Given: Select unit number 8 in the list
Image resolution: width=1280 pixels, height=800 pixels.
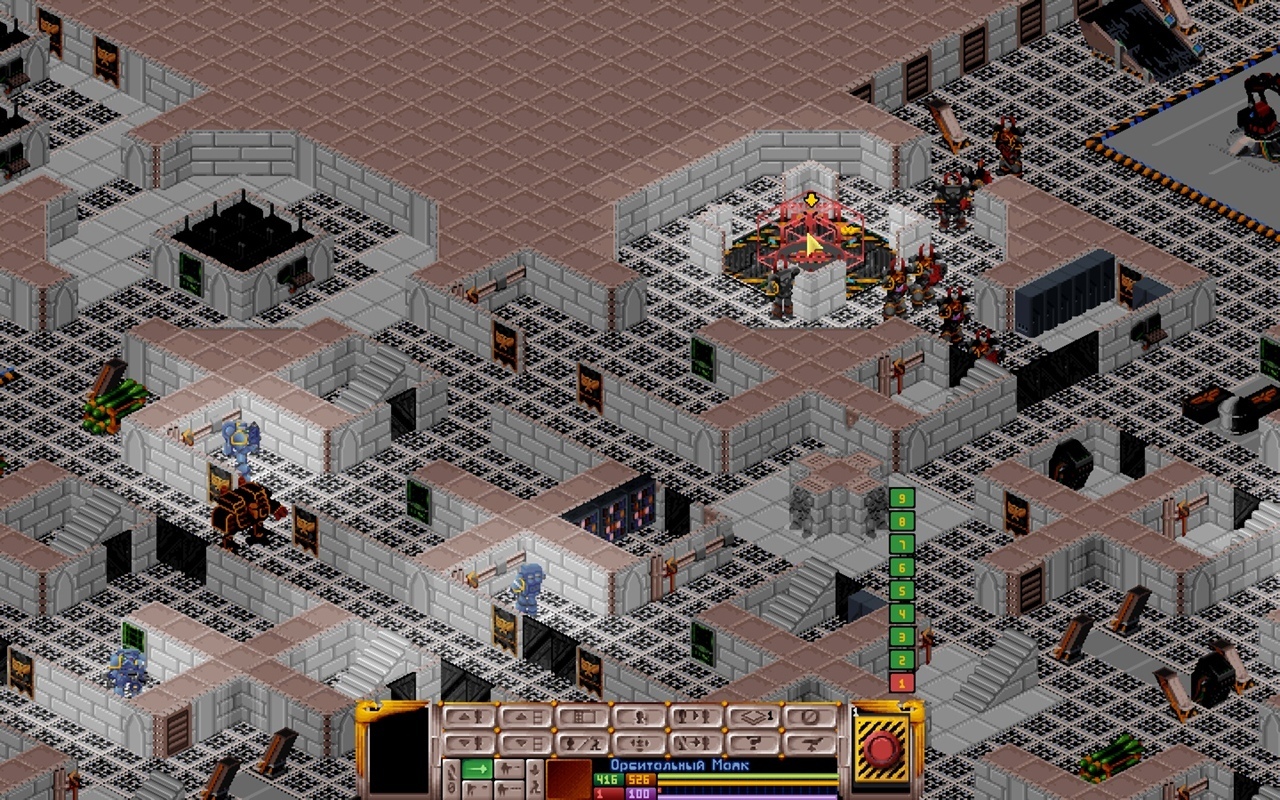Looking at the screenshot, I should pos(902,521).
